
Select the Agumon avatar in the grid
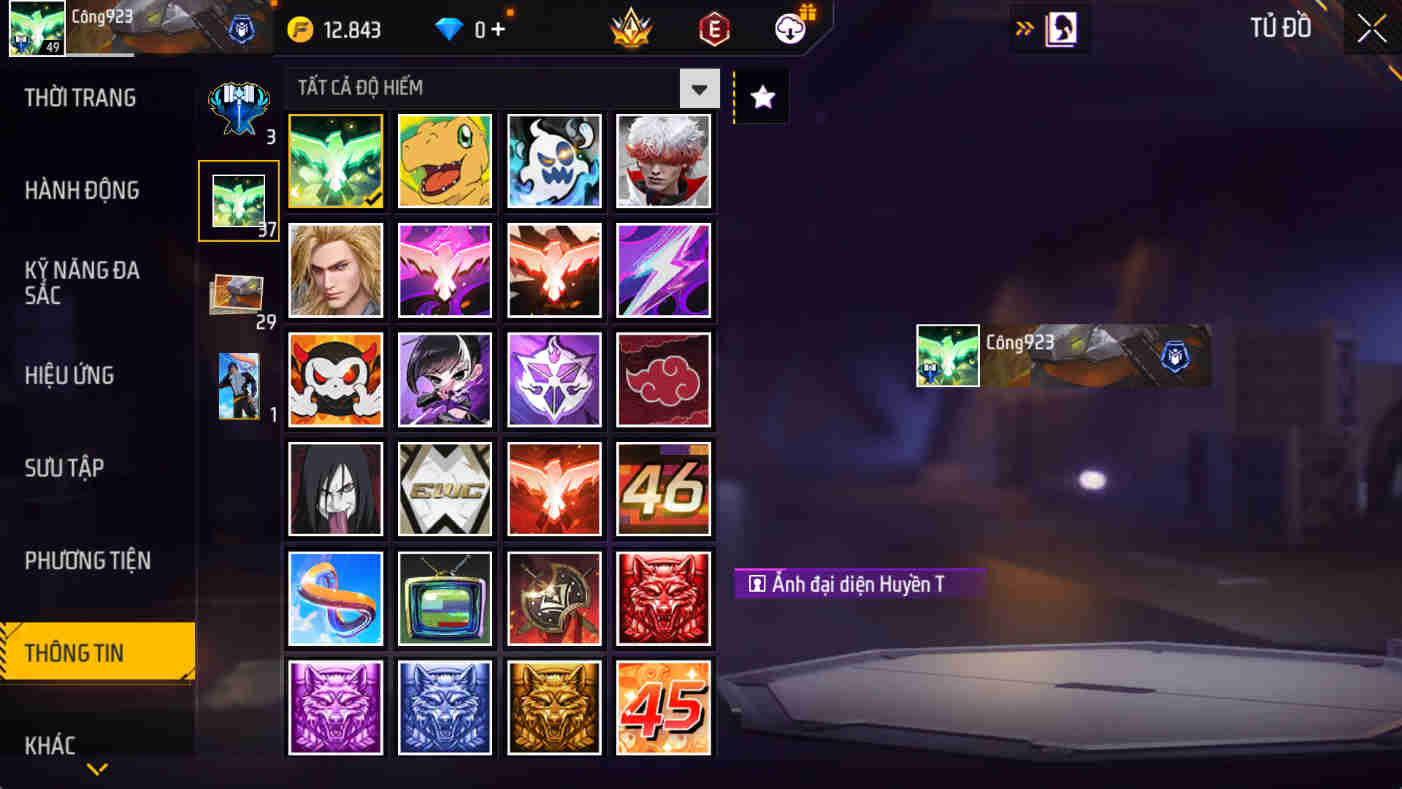(x=444, y=161)
